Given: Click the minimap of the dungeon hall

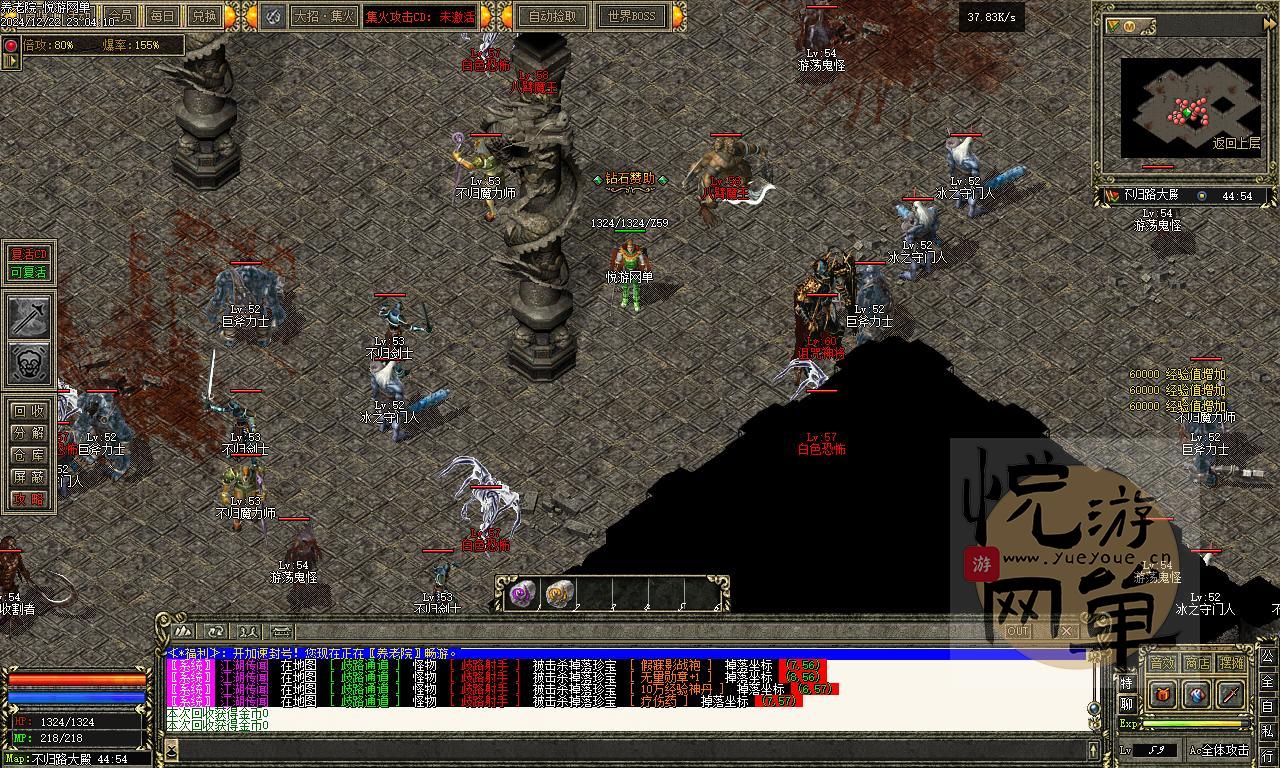Looking at the screenshot, I should (x=1188, y=103).
